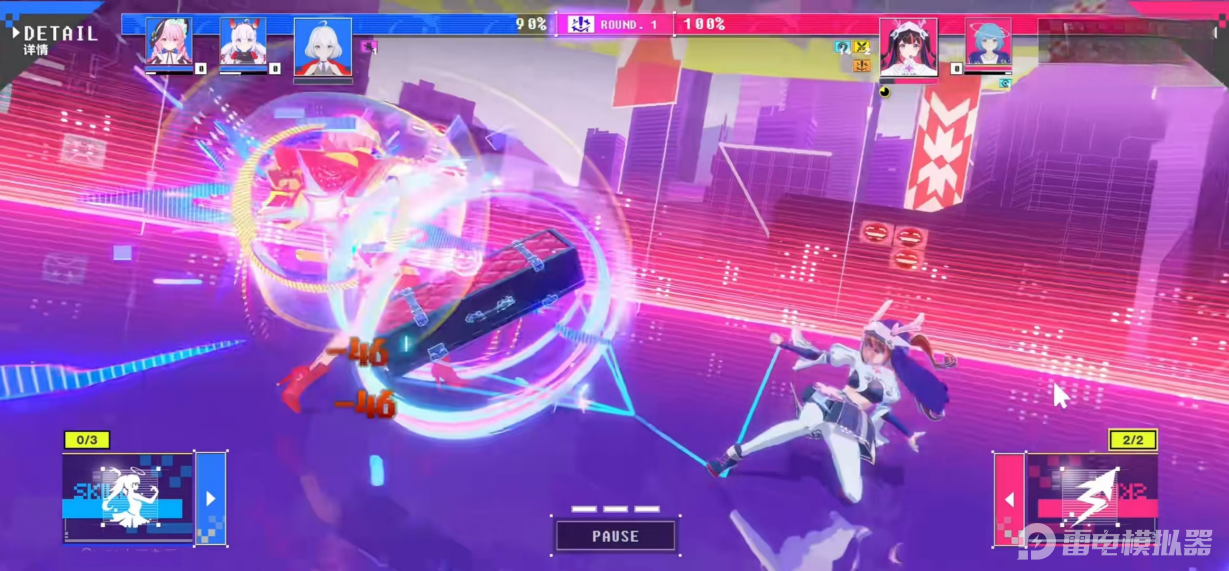This screenshot has width=1229, height=571.
Task: Inspect the blue question-mark status icon
Action: click(x=842, y=47)
